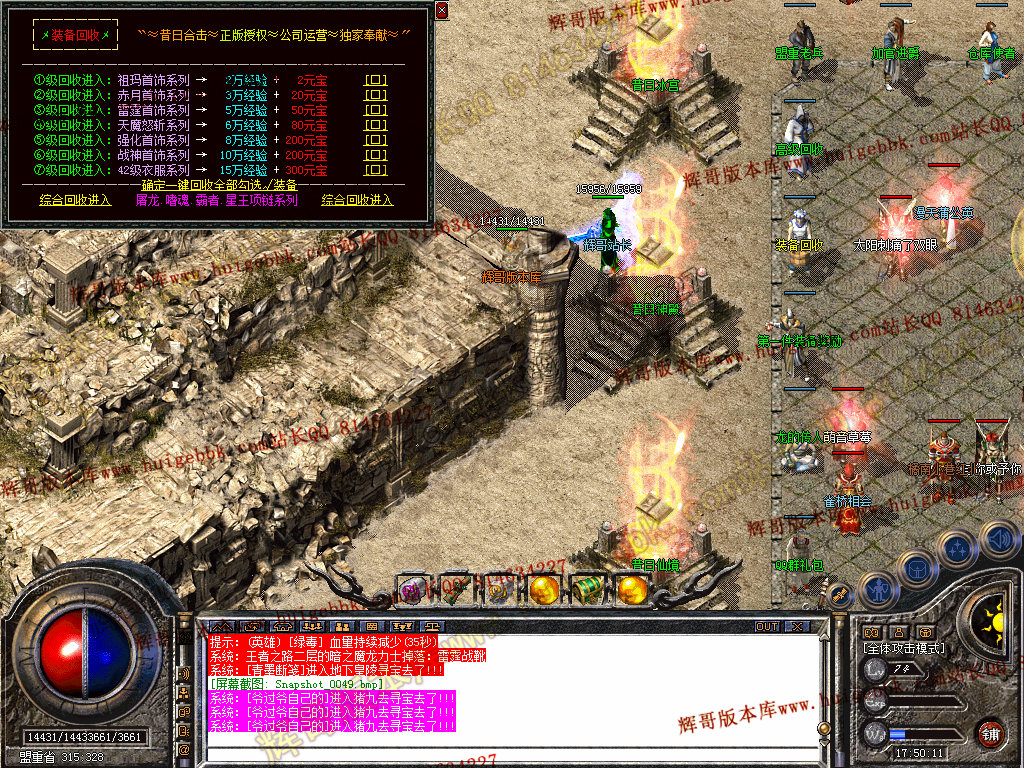Click the @ icon beside chat
Image resolution: width=1024 pixels, height=768 pixels.
(x=185, y=748)
